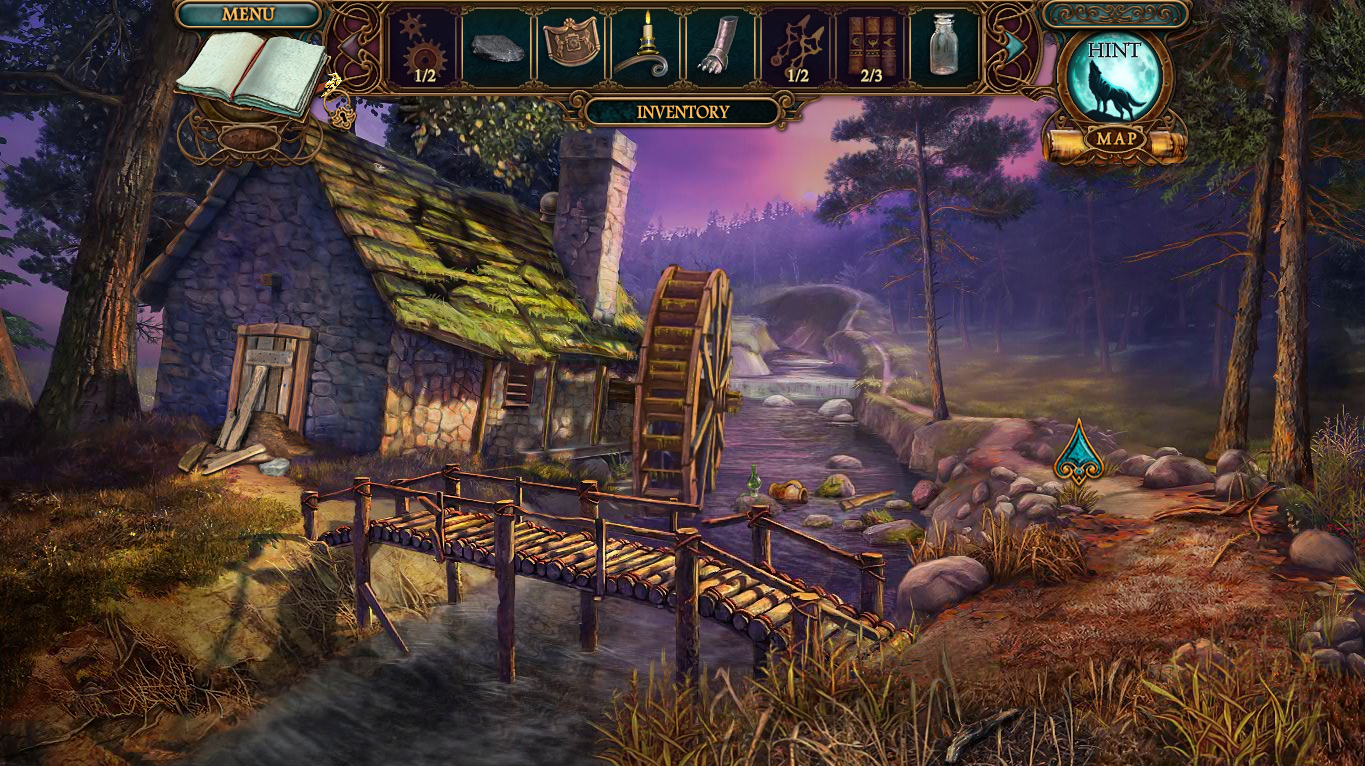Click the INVENTORY tab label
This screenshot has height=766, width=1365.
tap(683, 111)
